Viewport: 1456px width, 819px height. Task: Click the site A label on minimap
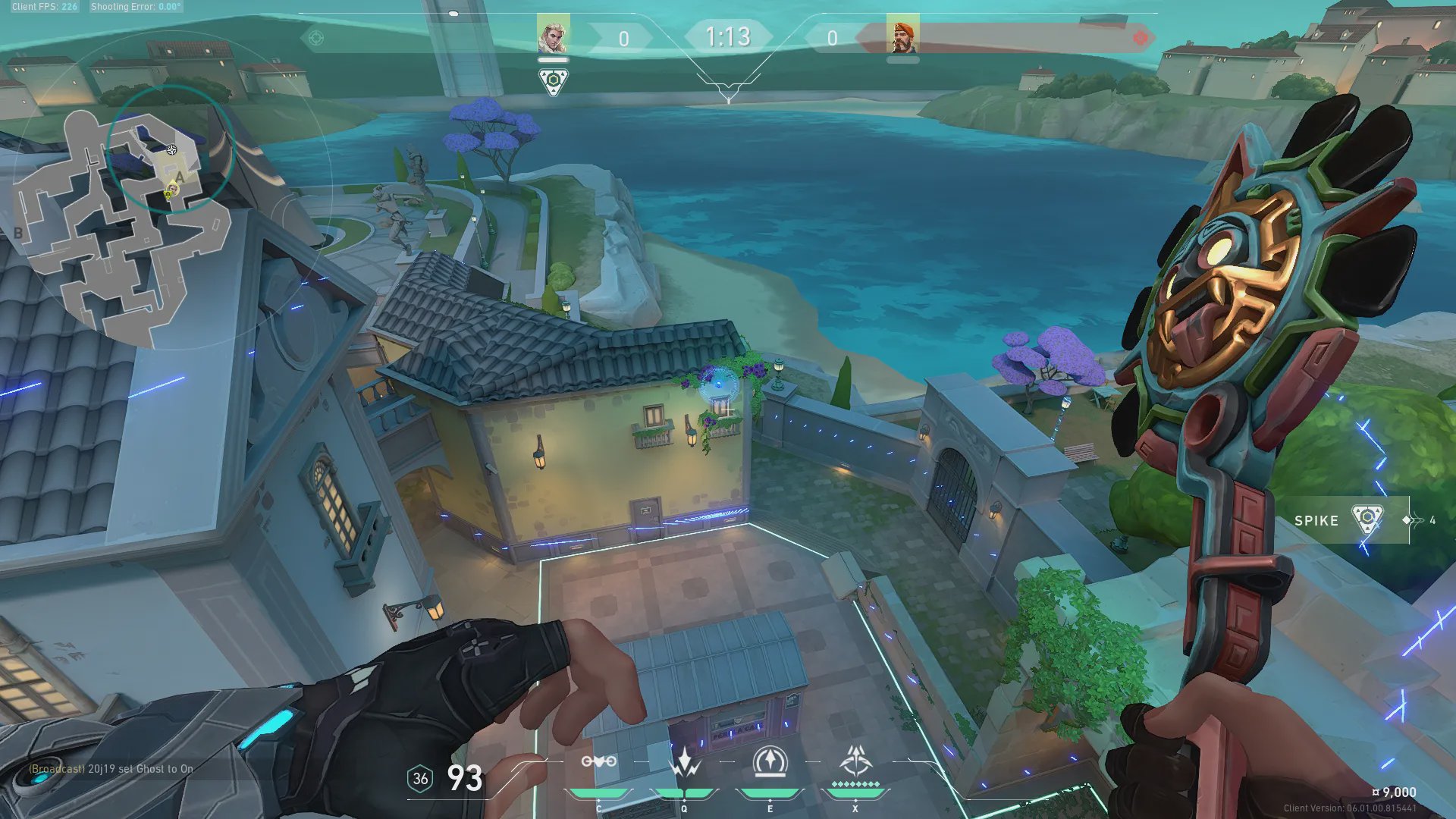179,177
